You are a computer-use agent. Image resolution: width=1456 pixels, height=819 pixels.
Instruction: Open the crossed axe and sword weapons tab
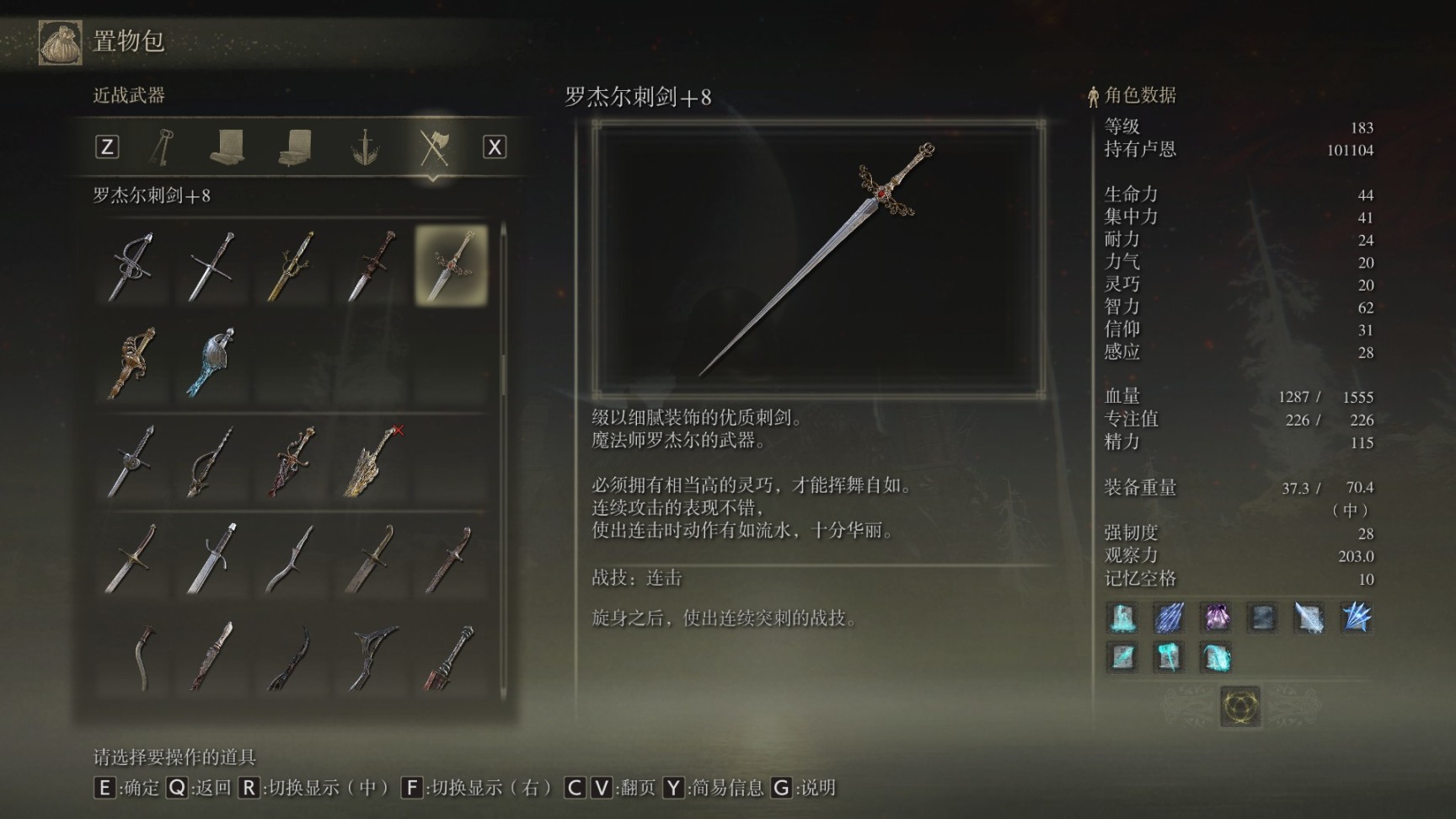[434, 147]
